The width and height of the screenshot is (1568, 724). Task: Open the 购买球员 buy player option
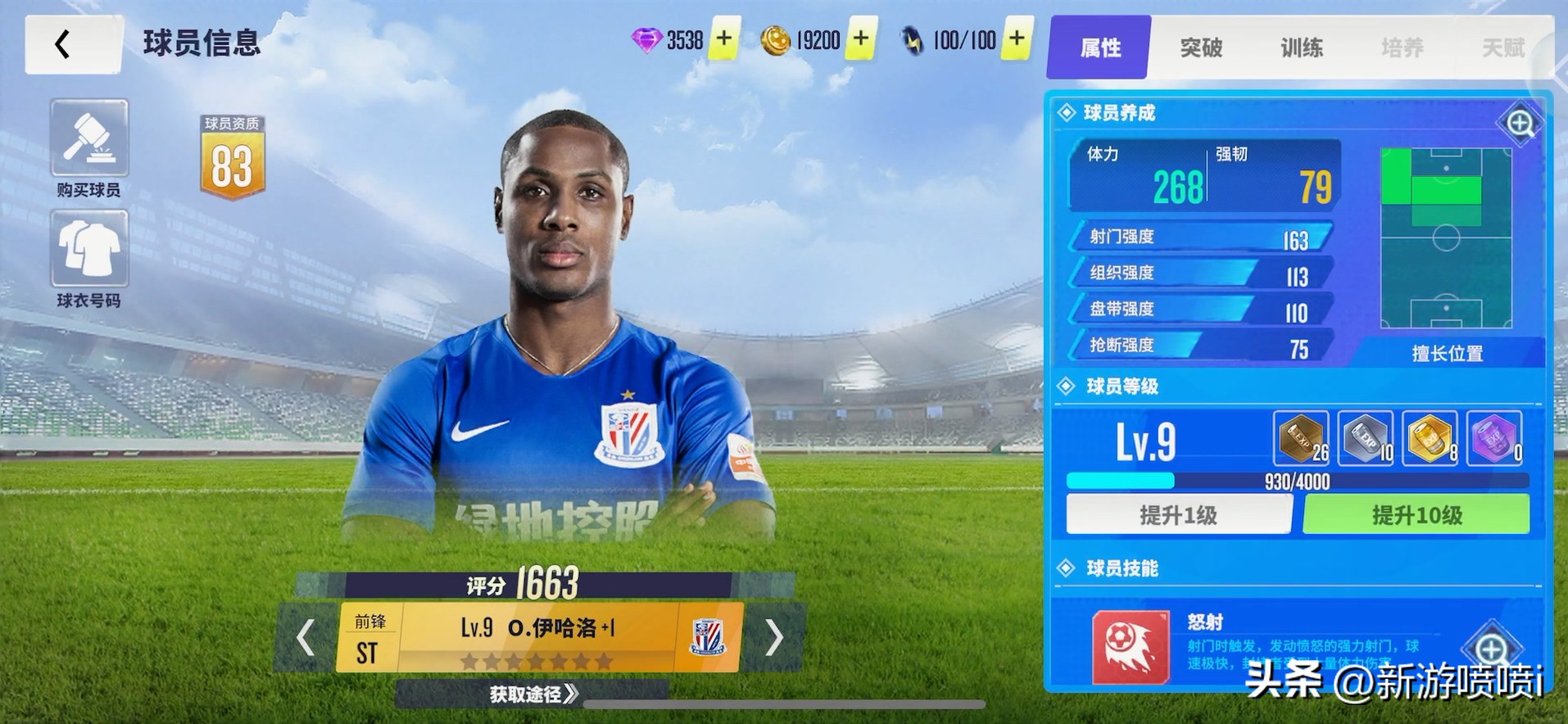(88, 139)
